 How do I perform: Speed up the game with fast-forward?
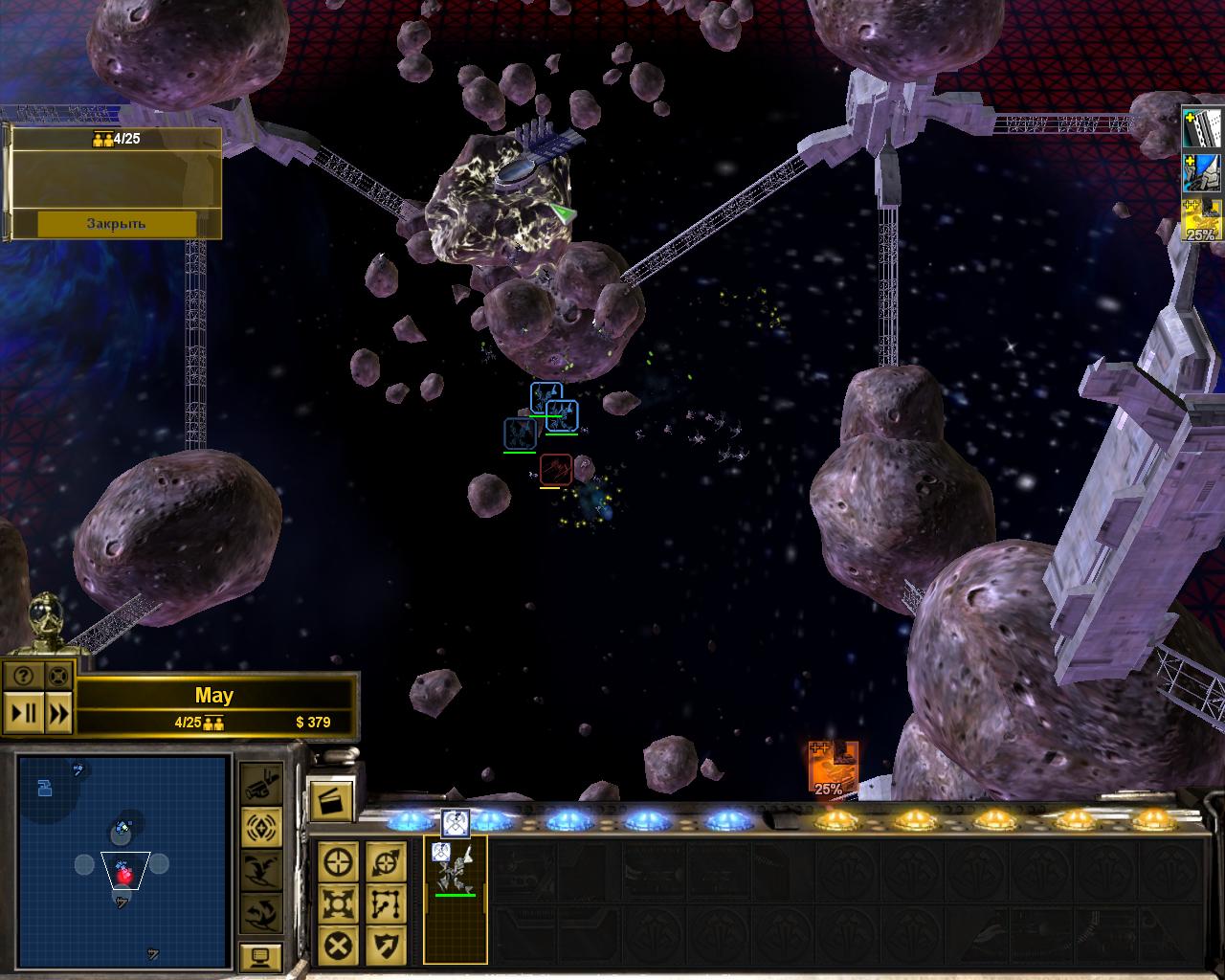coord(58,713)
